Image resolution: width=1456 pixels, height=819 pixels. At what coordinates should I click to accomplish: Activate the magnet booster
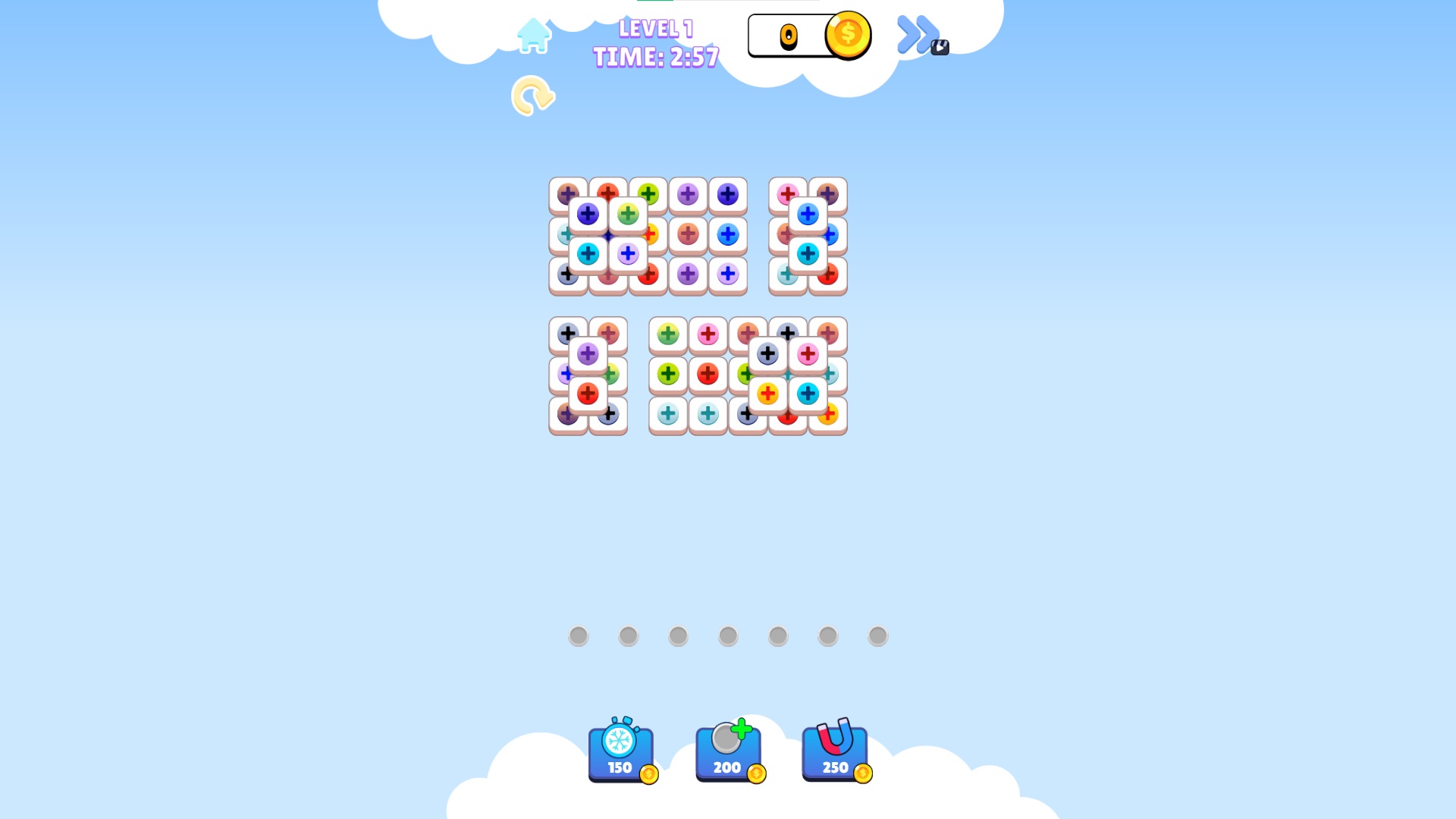[x=834, y=751]
